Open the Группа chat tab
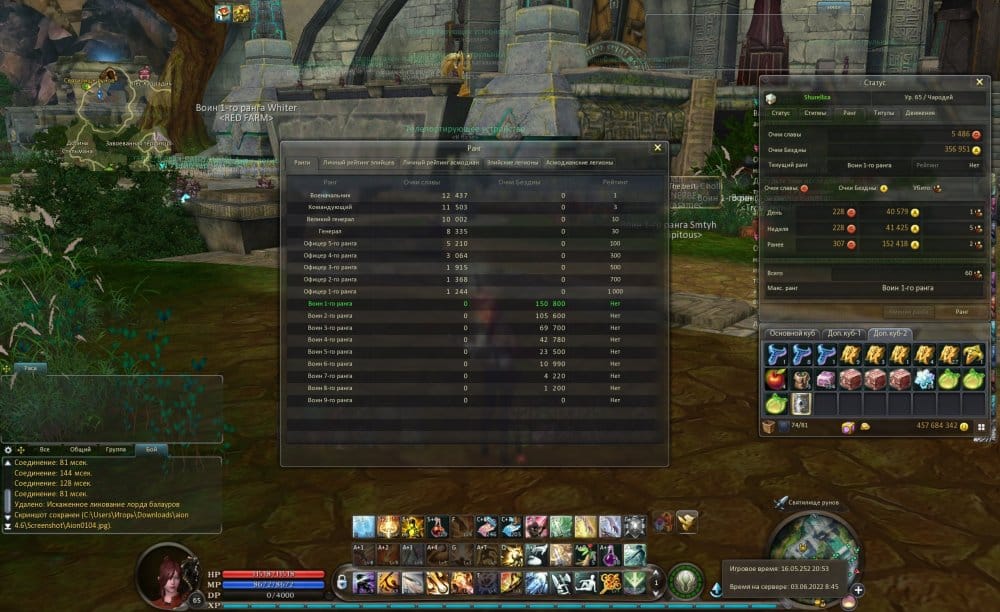 pyautogui.click(x=116, y=450)
